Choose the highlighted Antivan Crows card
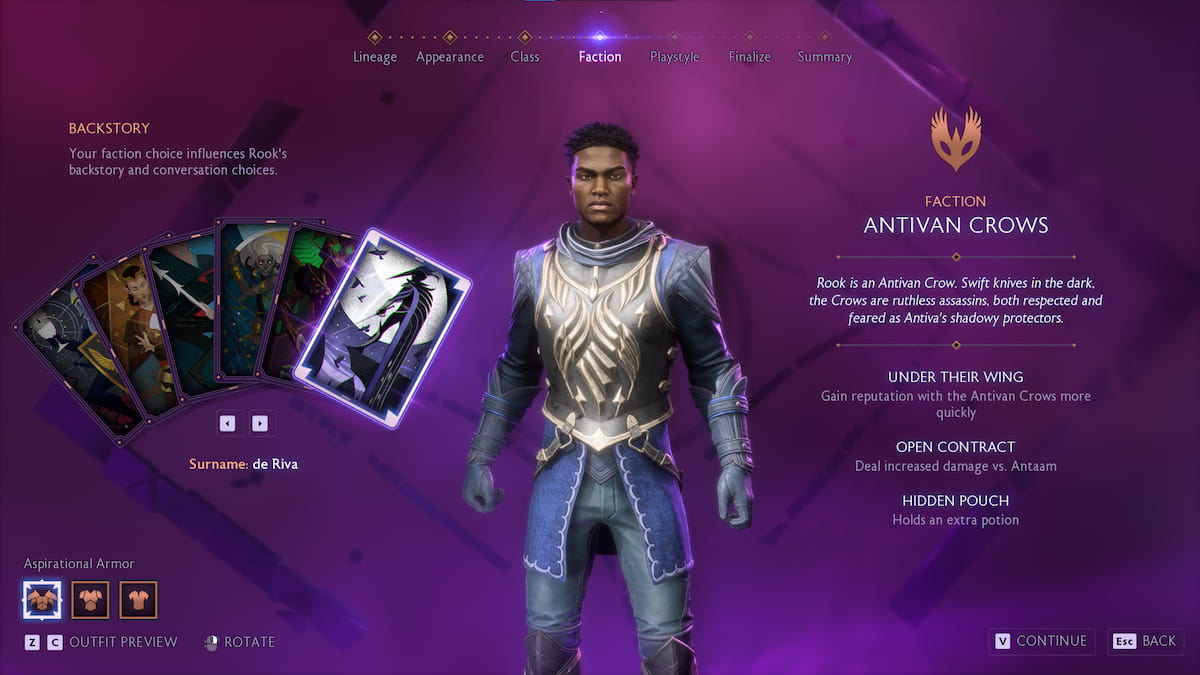 pos(383,327)
